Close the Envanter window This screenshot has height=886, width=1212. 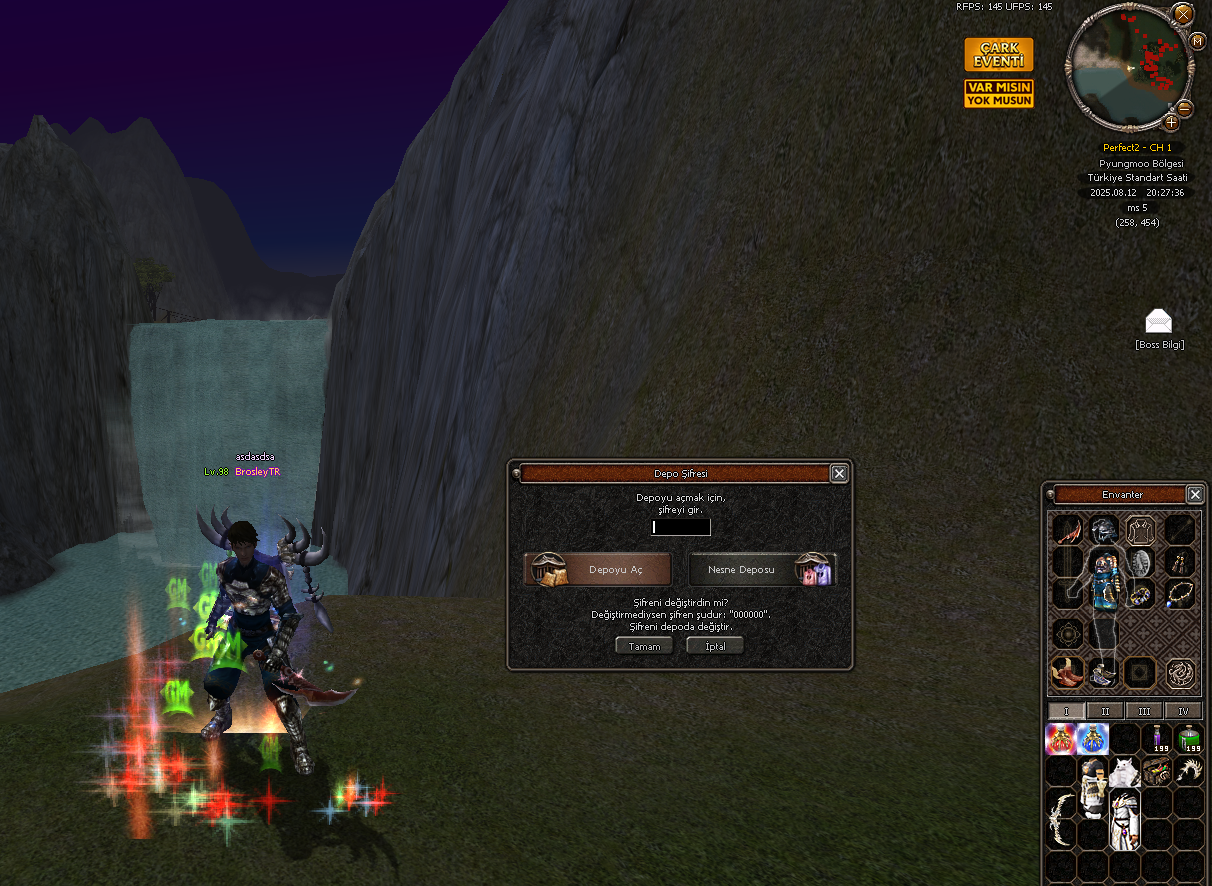(1195, 494)
